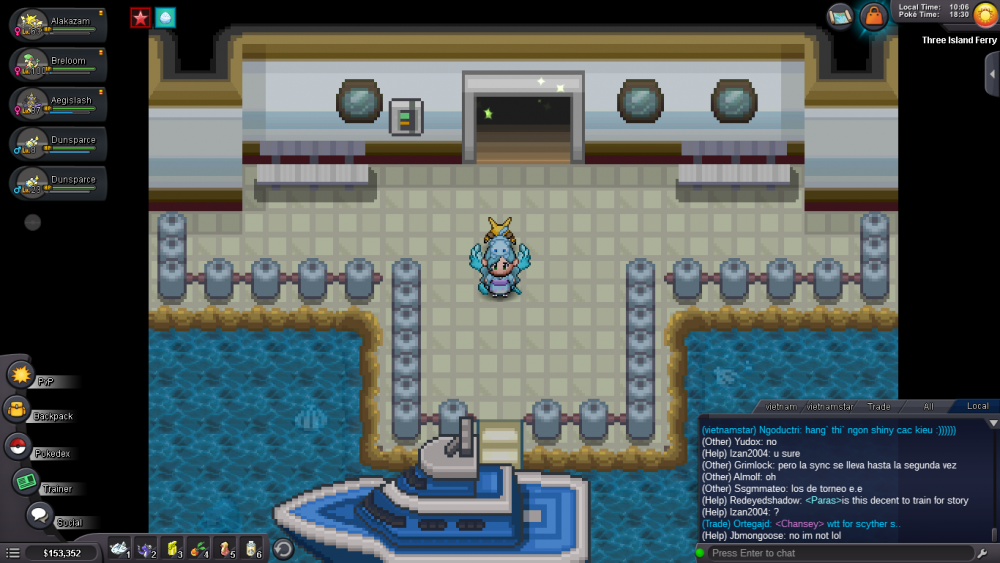Click the red star status icon

(x=140, y=17)
